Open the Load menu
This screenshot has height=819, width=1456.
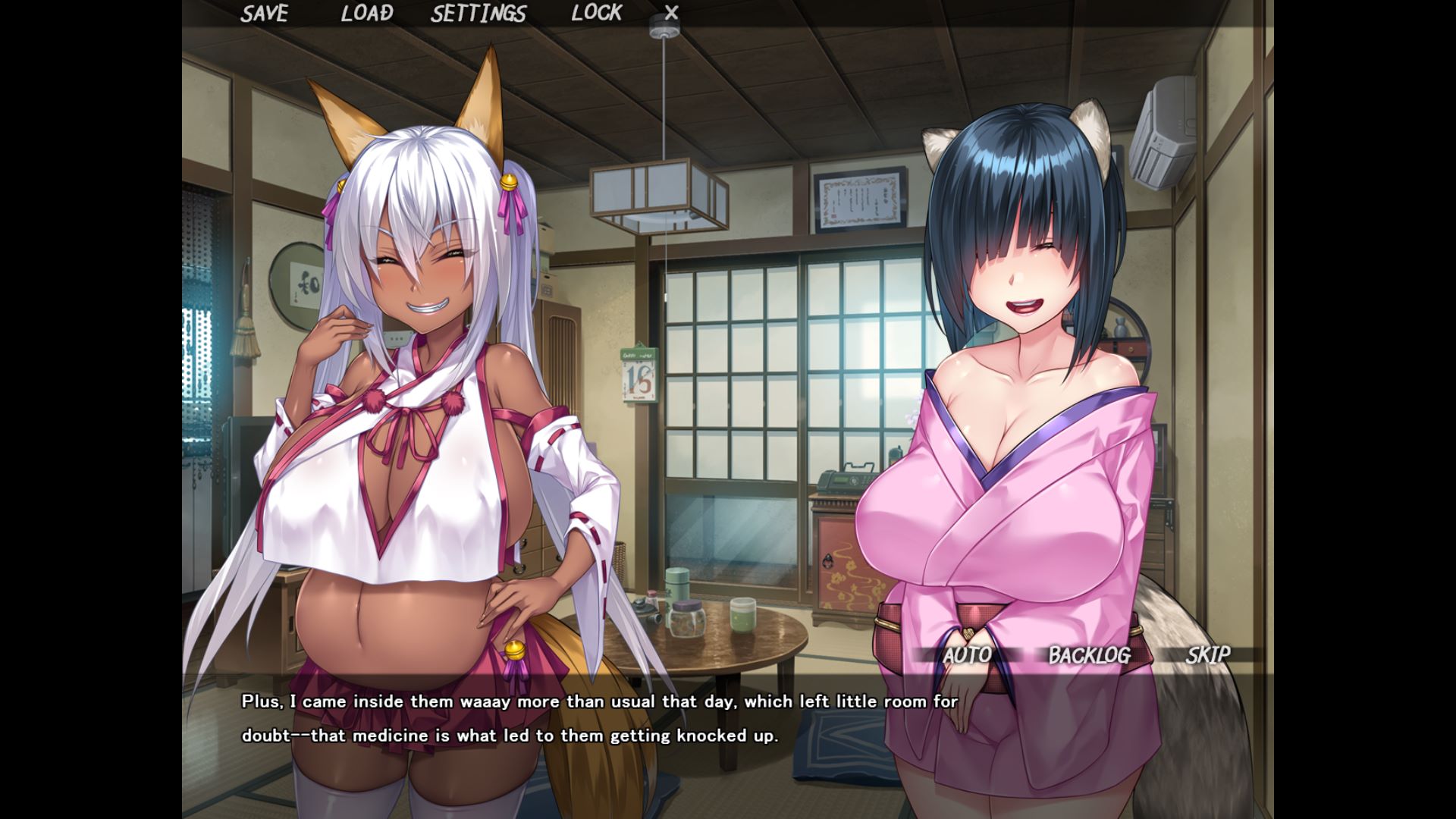[367, 14]
